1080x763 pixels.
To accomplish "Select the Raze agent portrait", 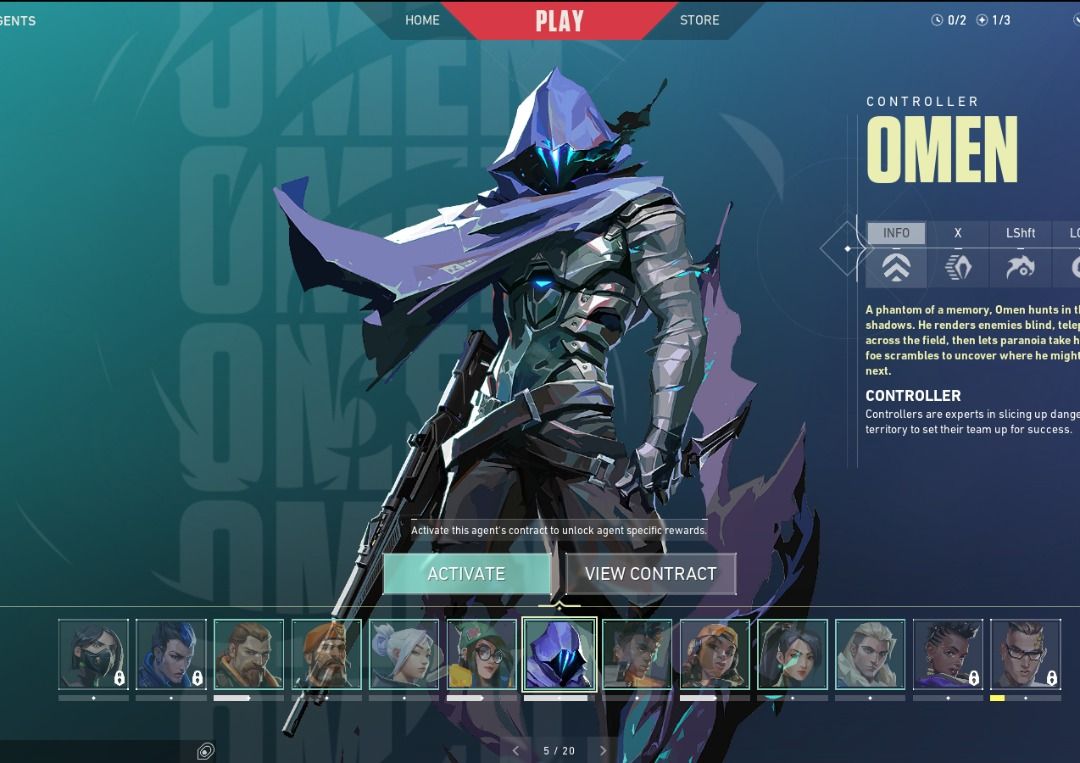I will pos(715,655).
